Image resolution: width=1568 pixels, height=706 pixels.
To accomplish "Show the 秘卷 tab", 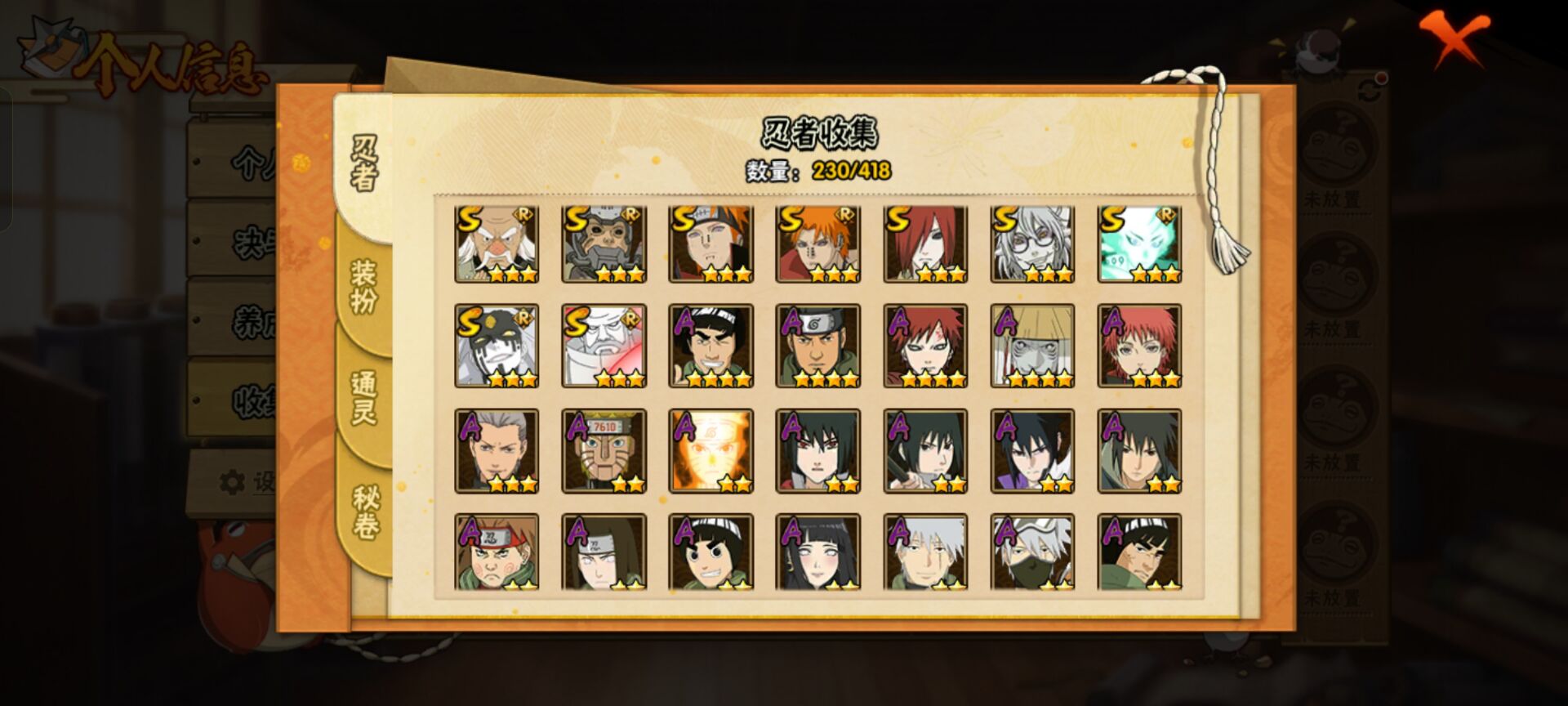I will pos(364,512).
